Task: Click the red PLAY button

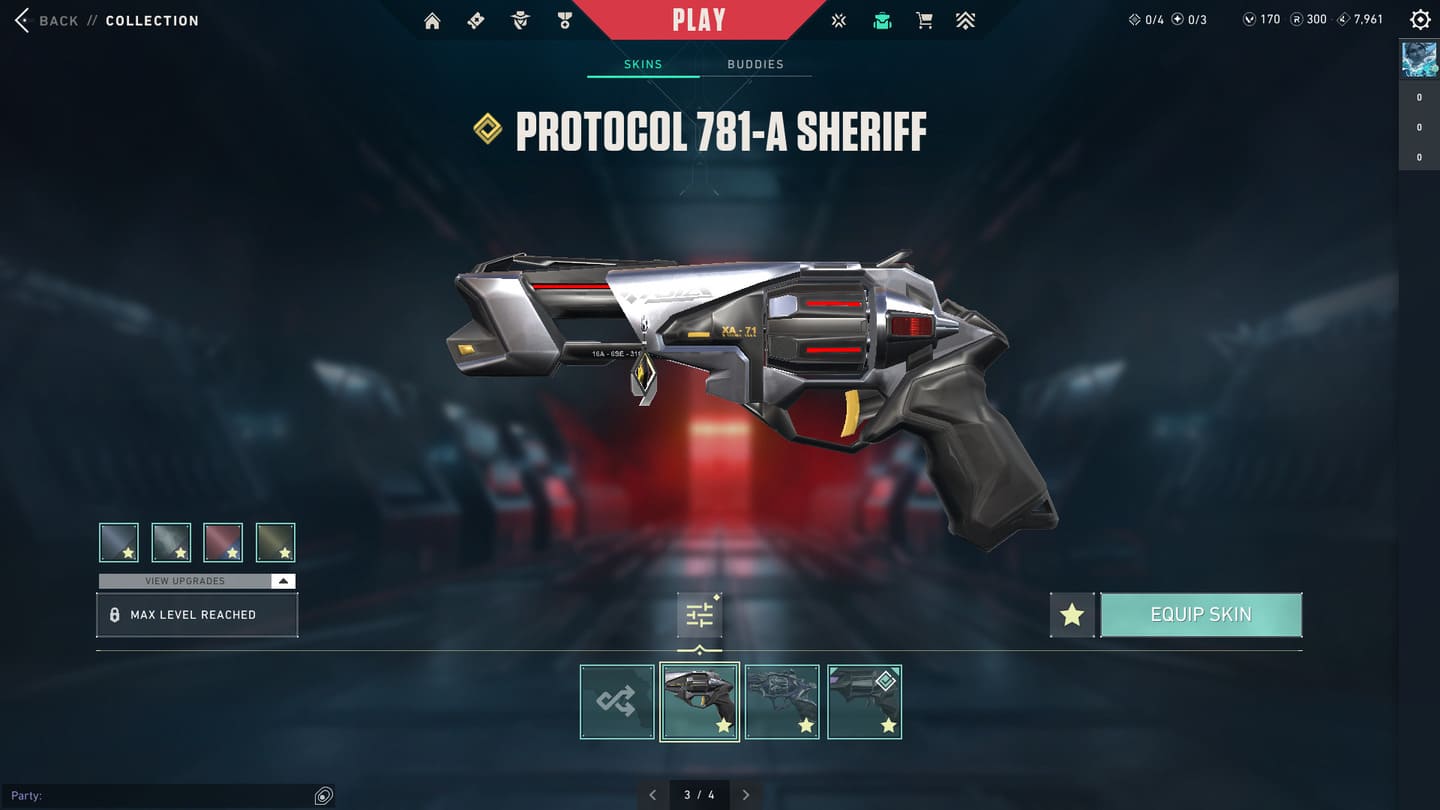Action: coord(699,20)
